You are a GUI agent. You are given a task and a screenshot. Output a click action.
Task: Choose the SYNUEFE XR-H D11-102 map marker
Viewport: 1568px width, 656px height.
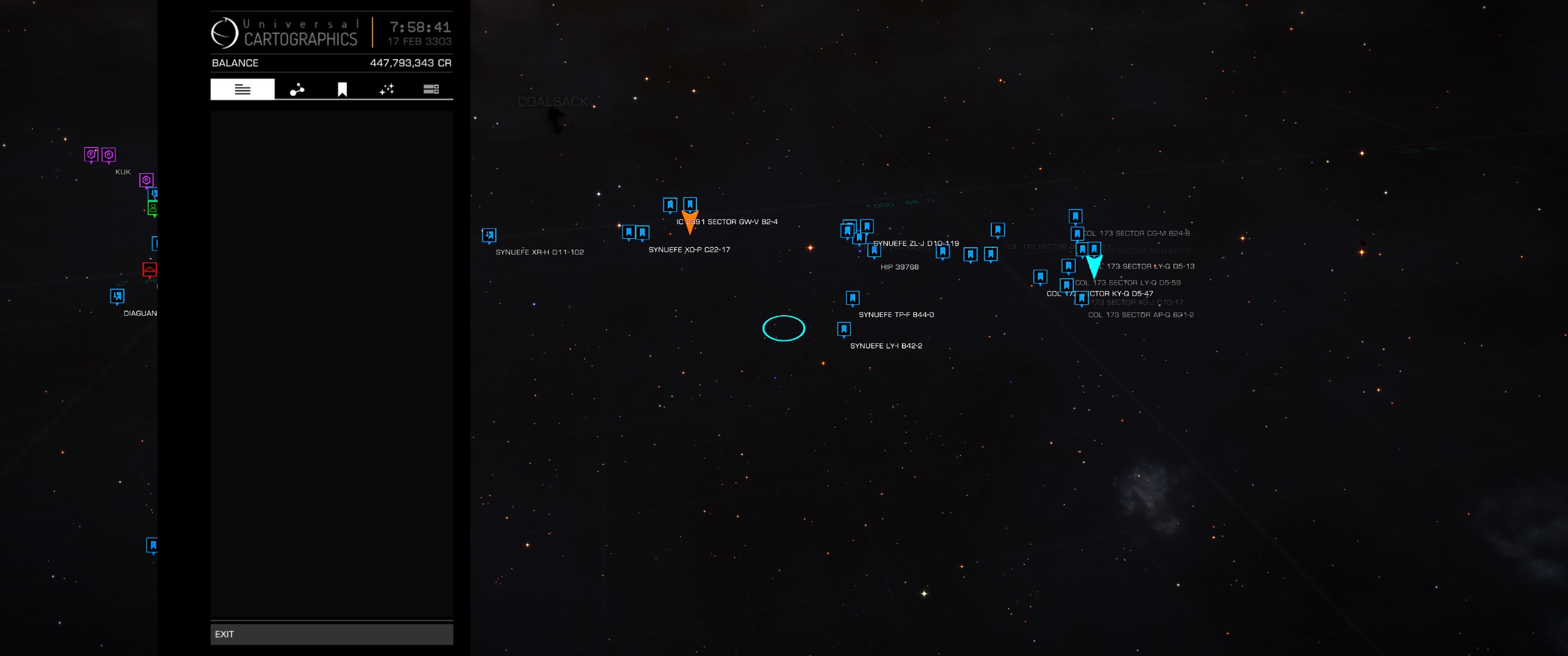coord(489,235)
